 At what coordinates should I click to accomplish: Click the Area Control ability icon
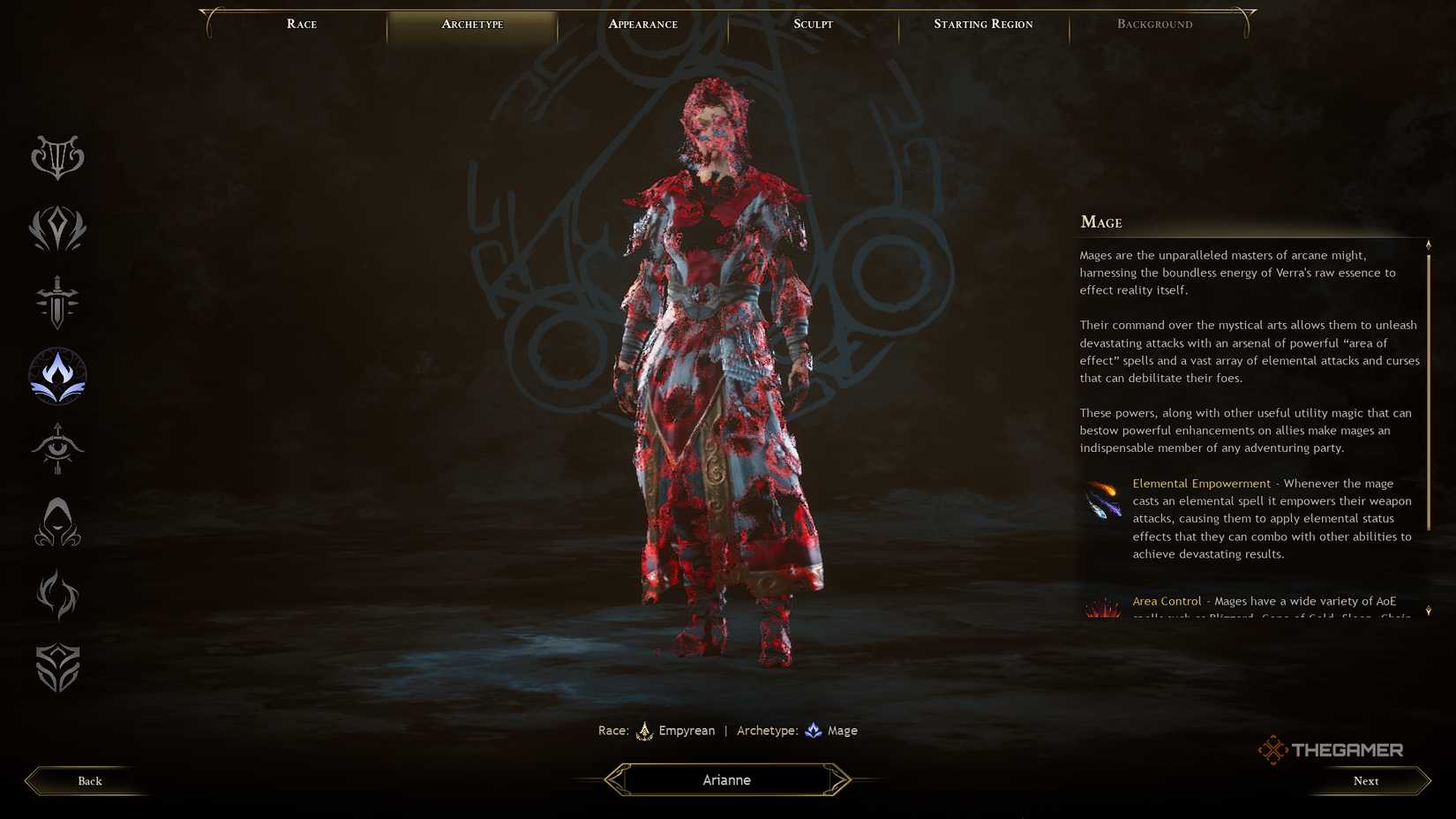(x=1103, y=609)
